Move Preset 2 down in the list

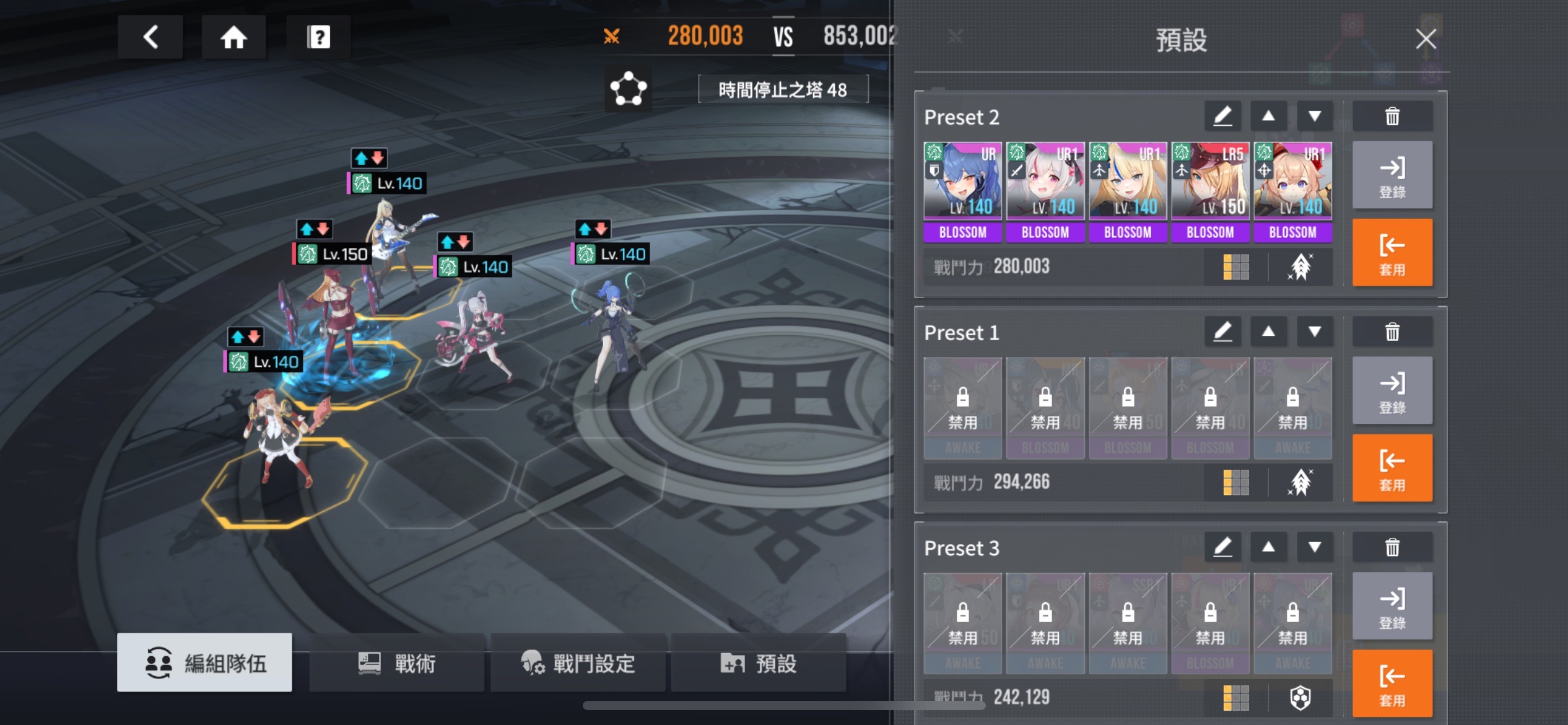tap(1314, 116)
